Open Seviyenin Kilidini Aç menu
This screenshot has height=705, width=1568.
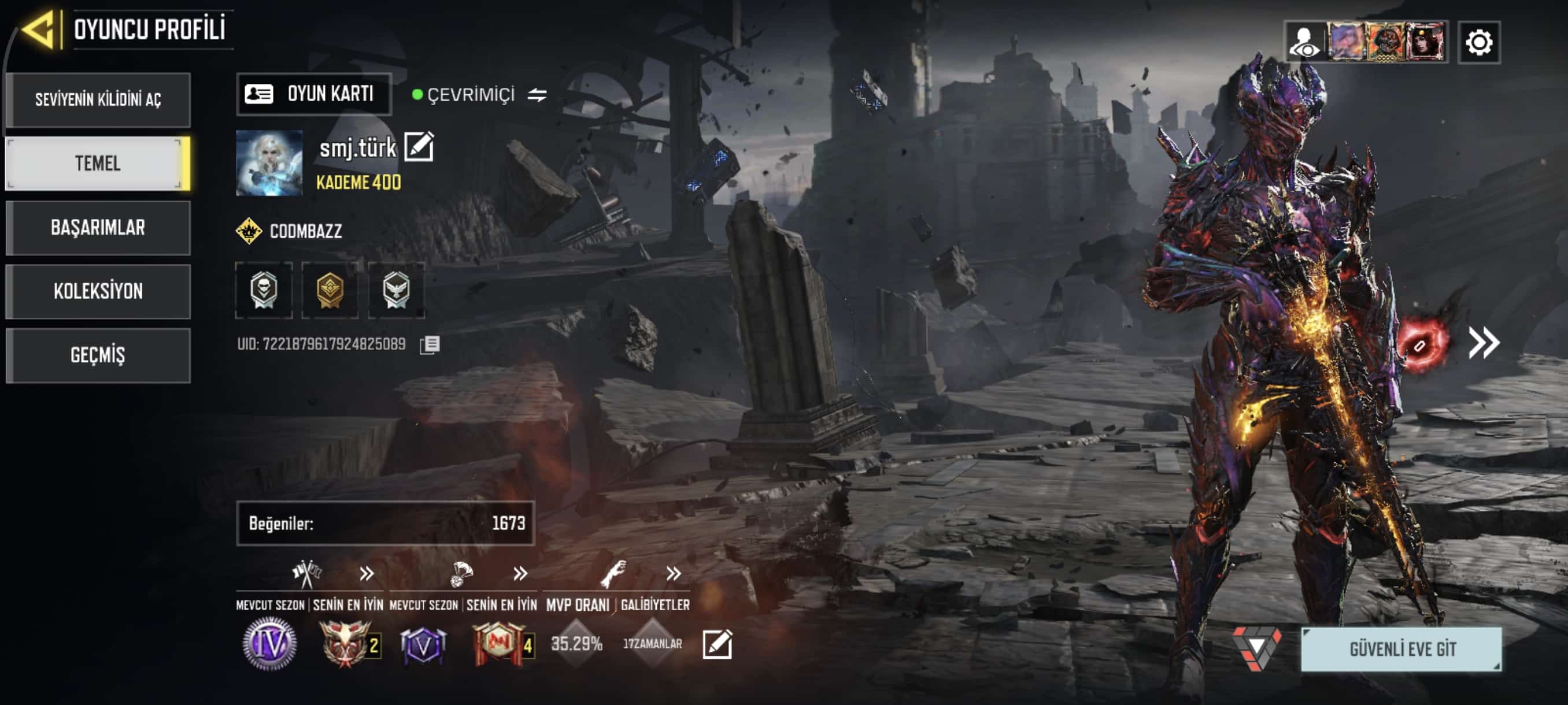(x=98, y=100)
